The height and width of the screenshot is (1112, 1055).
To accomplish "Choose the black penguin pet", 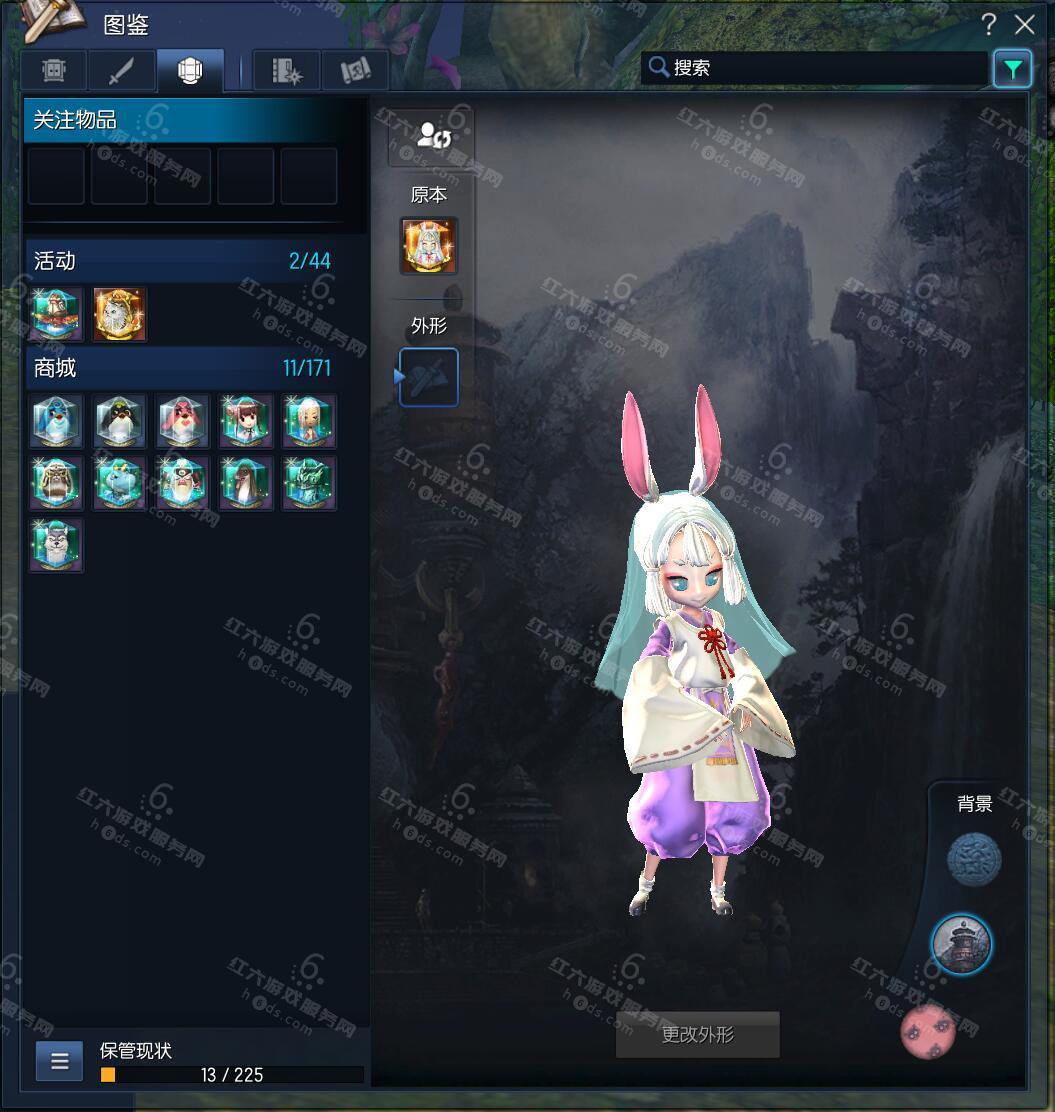I will pos(120,421).
